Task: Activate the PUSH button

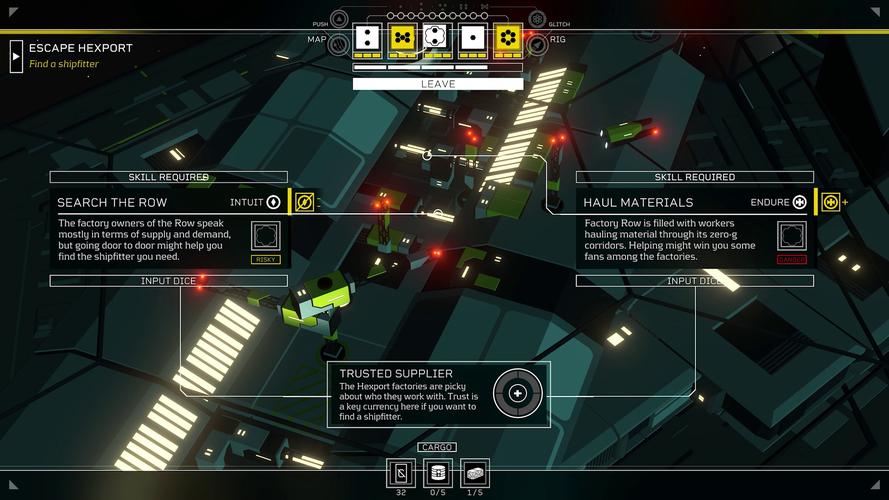Action: point(339,20)
